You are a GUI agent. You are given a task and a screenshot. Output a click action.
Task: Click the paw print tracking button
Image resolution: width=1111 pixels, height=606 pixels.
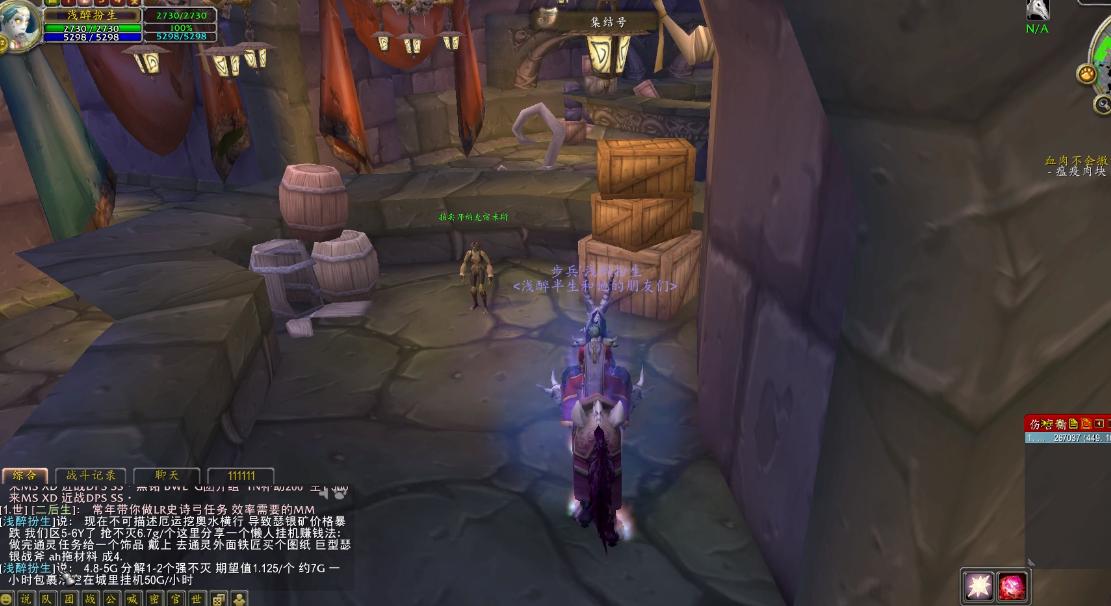coord(1086,73)
